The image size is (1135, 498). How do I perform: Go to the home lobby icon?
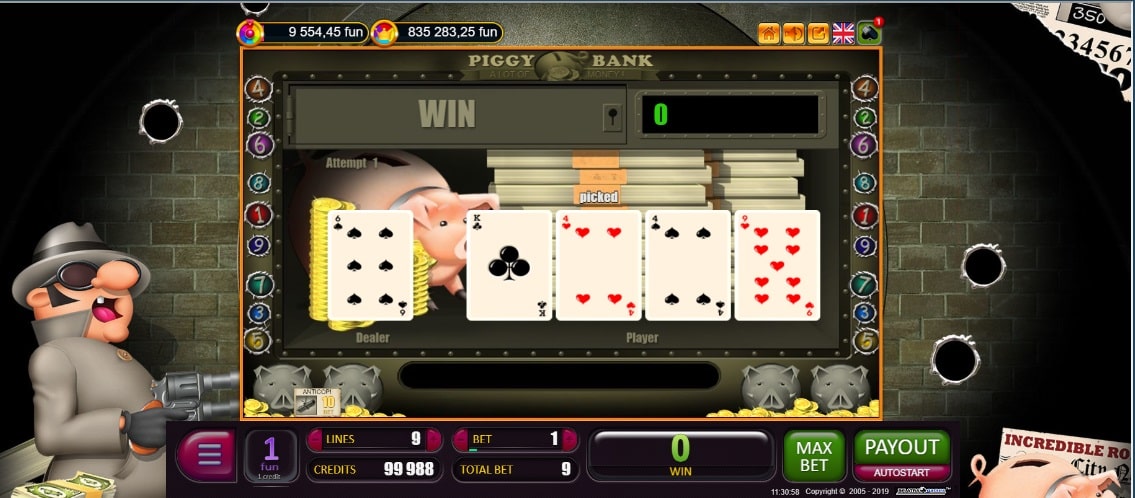click(x=769, y=33)
